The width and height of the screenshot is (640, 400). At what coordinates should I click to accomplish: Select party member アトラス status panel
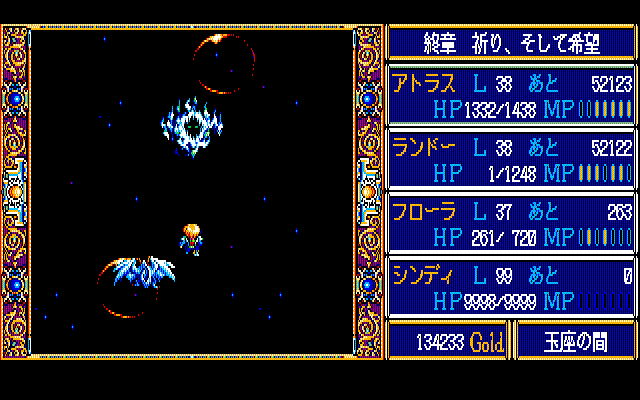click(x=511, y=95)
